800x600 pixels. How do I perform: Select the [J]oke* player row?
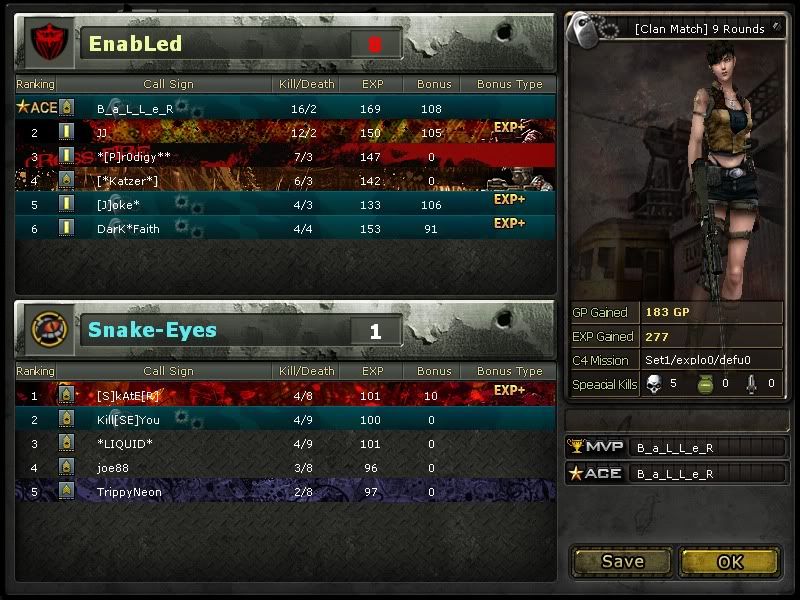pyautogui.click(x=285, y=204)
